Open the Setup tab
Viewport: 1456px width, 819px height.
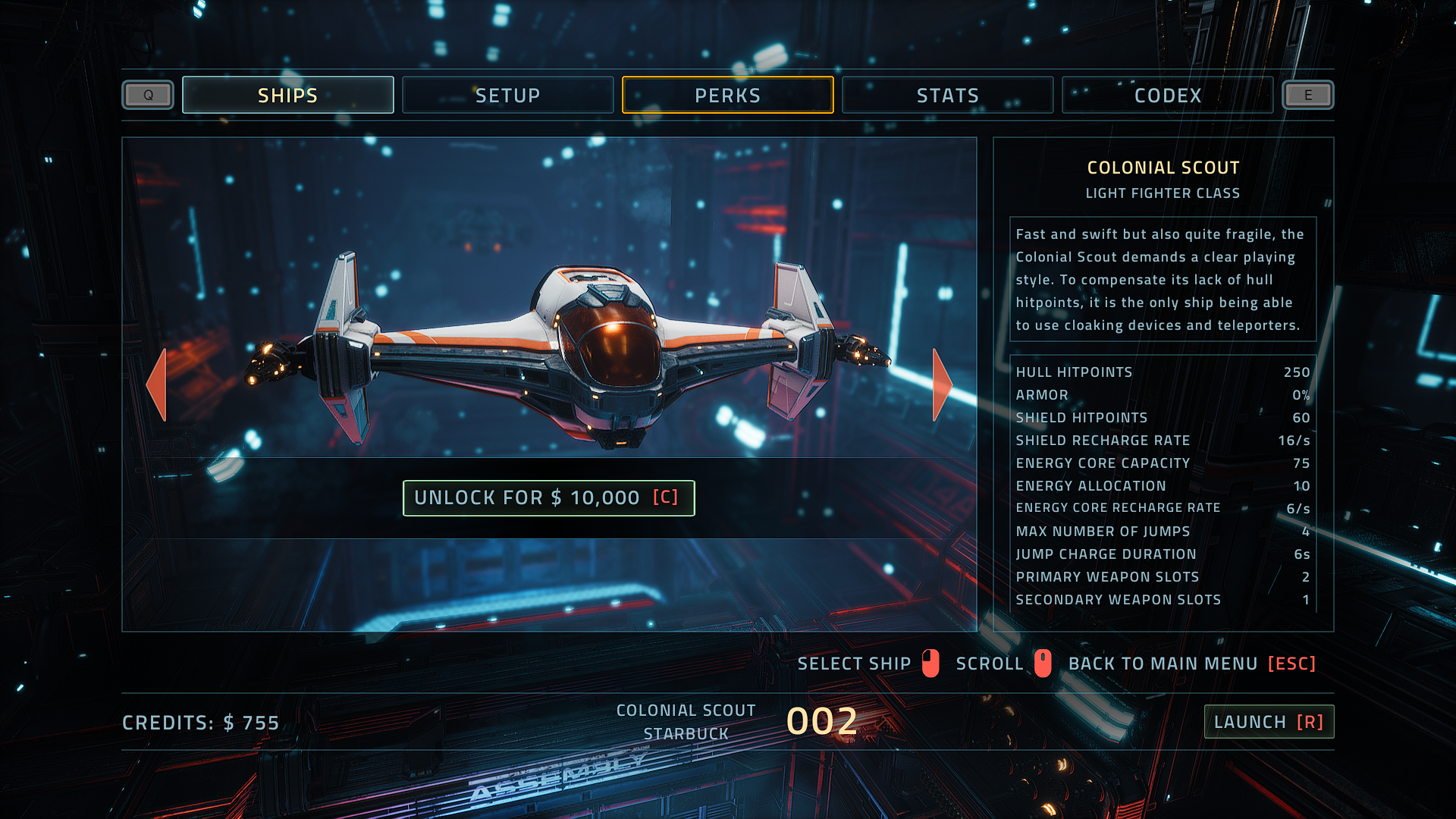(x=507, y=96)
